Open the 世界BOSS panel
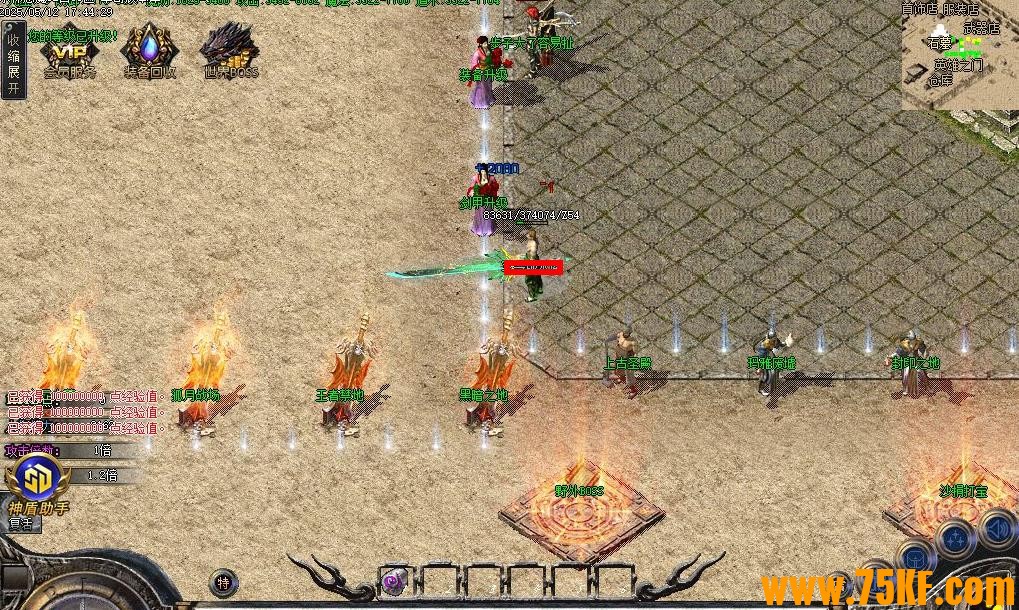Screen dimensions: 1019x610 pos(229,52)
